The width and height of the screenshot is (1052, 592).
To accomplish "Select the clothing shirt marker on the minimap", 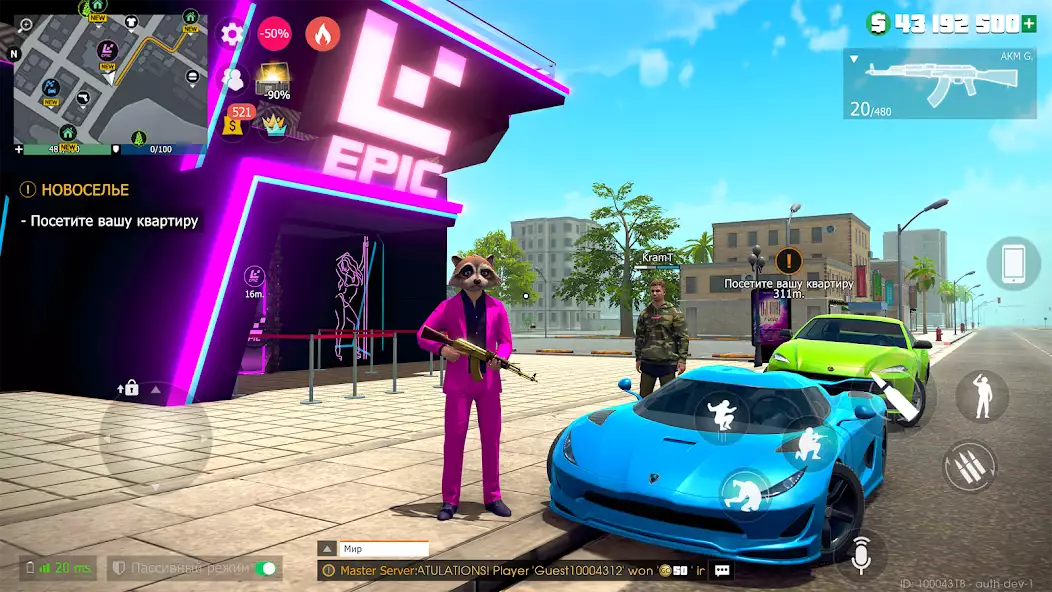I will tap(129, 21).
